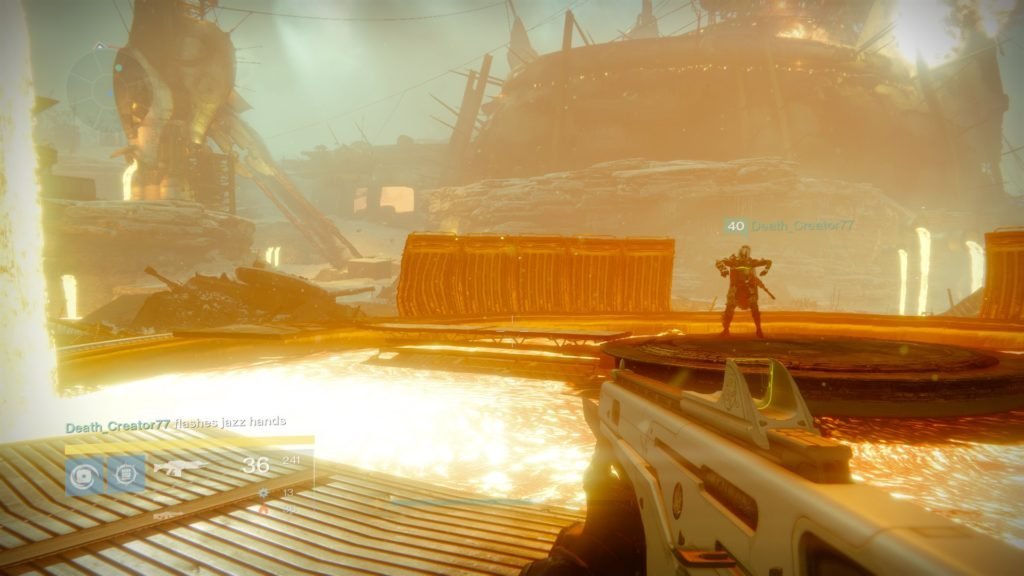Image resolution: width=1024 pixels, height=576 pixels.
Task: Click the jazz hands emote feed message
Action: 176,426
